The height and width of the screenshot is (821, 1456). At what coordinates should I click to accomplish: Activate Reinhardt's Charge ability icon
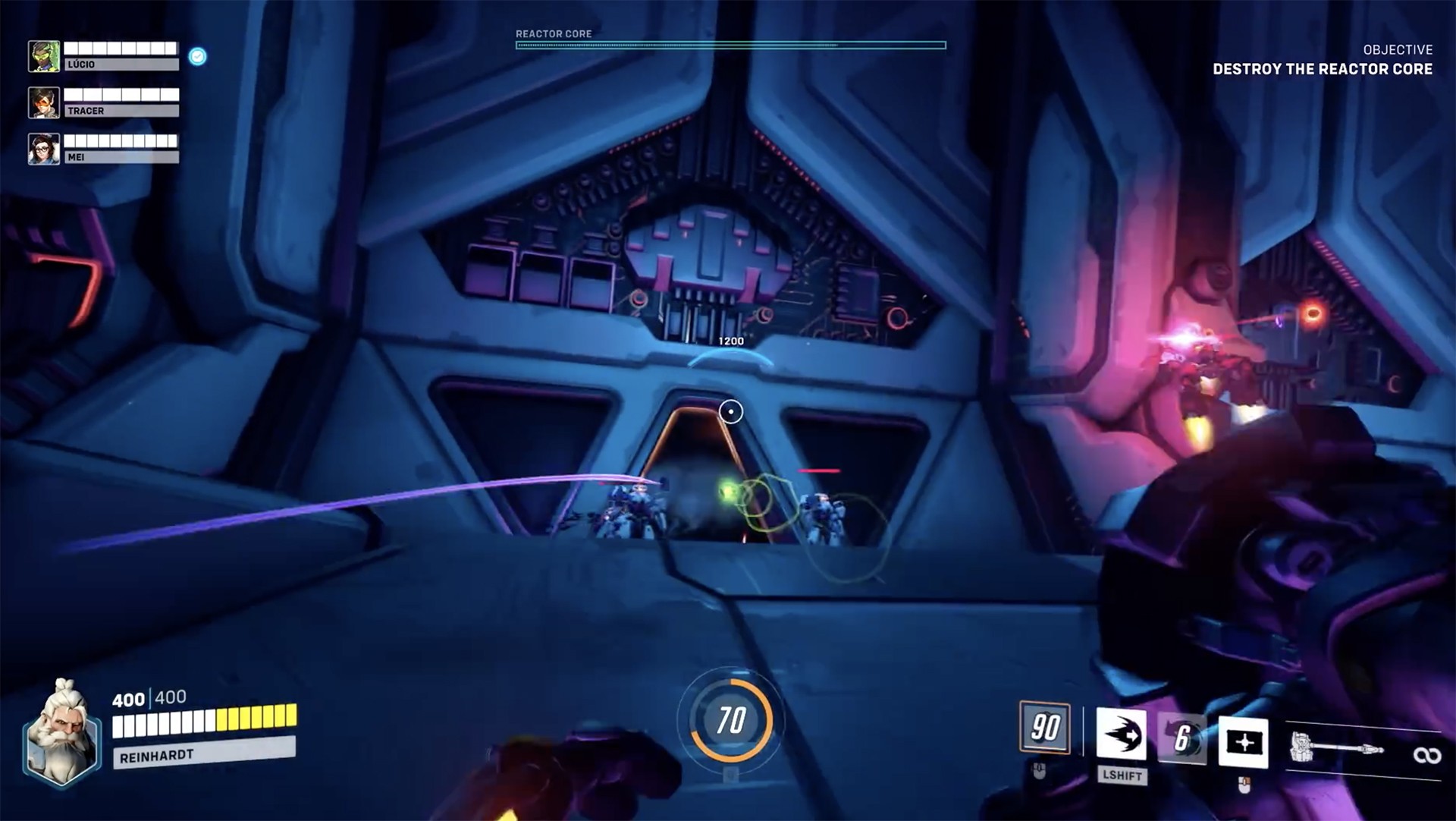(x=1121, y=734)
